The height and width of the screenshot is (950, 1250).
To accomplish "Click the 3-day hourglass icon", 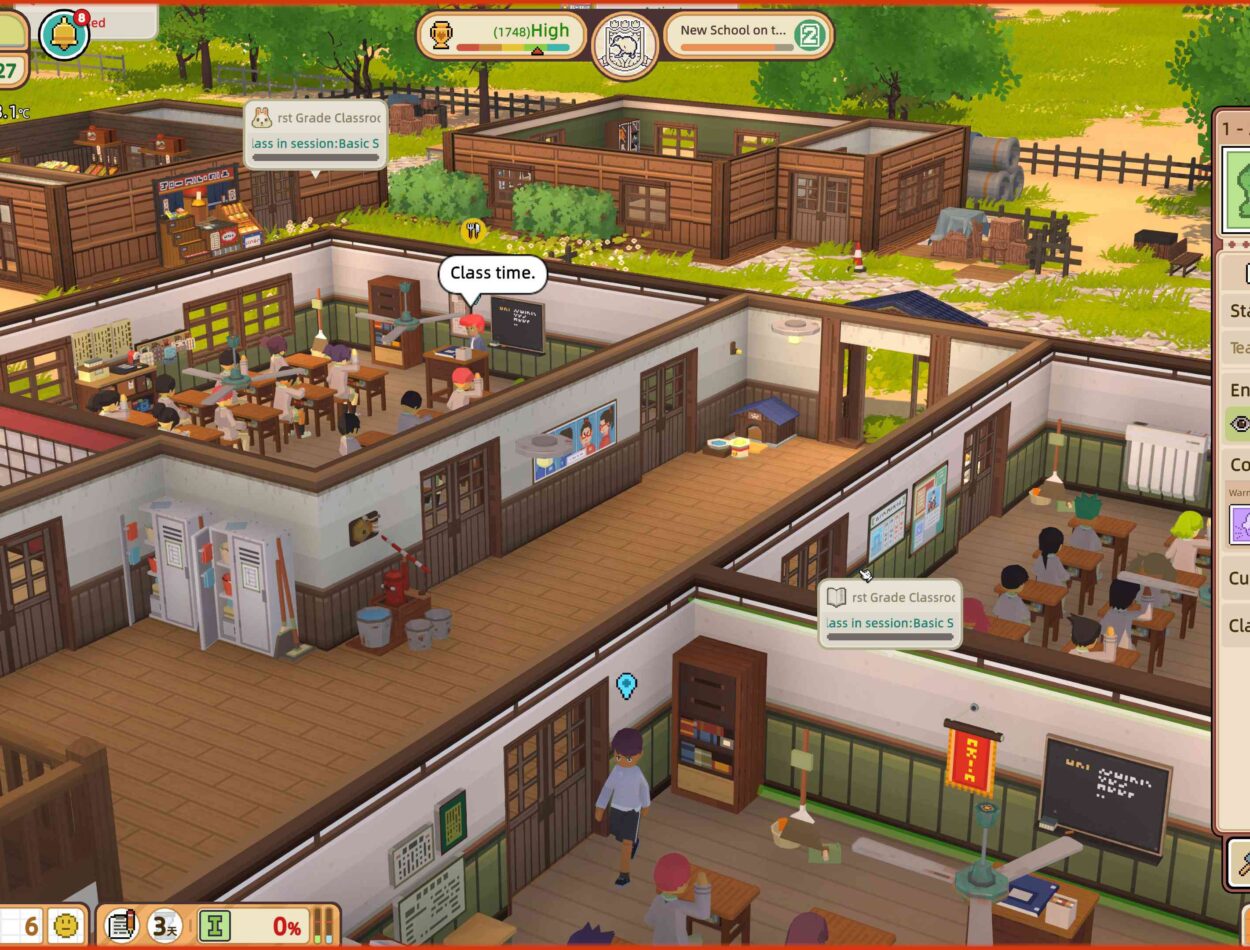I will pyautogui.click(x=165, y=926).
